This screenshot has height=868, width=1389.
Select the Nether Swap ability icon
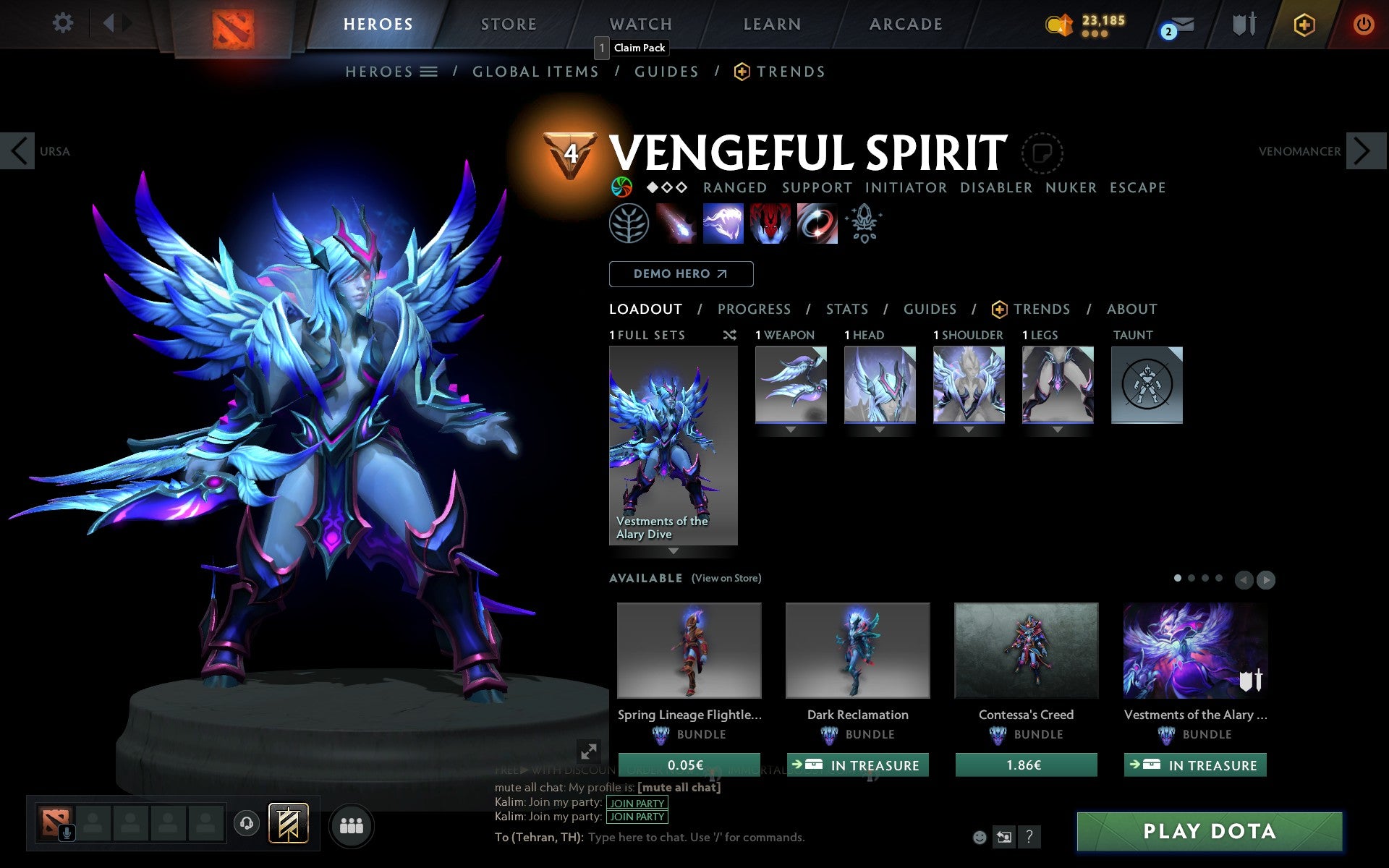tap(817, 224)
